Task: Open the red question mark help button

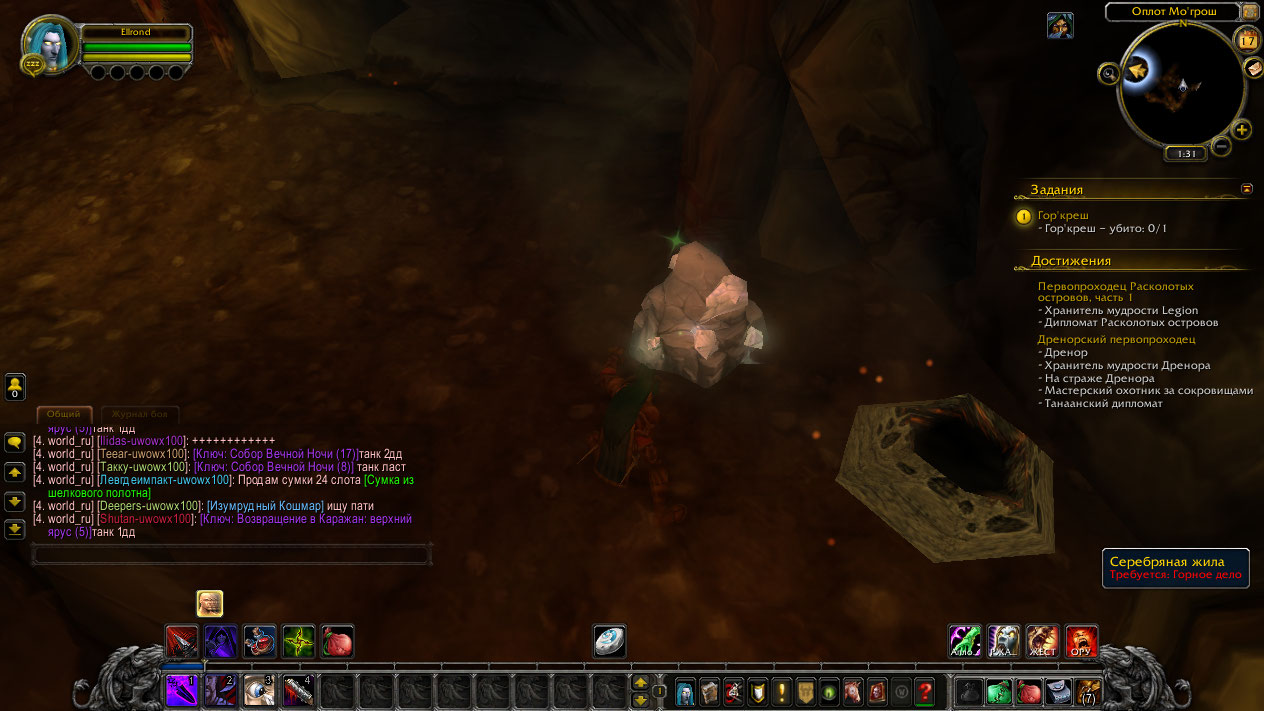Action: pyautogui.click(x=925, y=690)
